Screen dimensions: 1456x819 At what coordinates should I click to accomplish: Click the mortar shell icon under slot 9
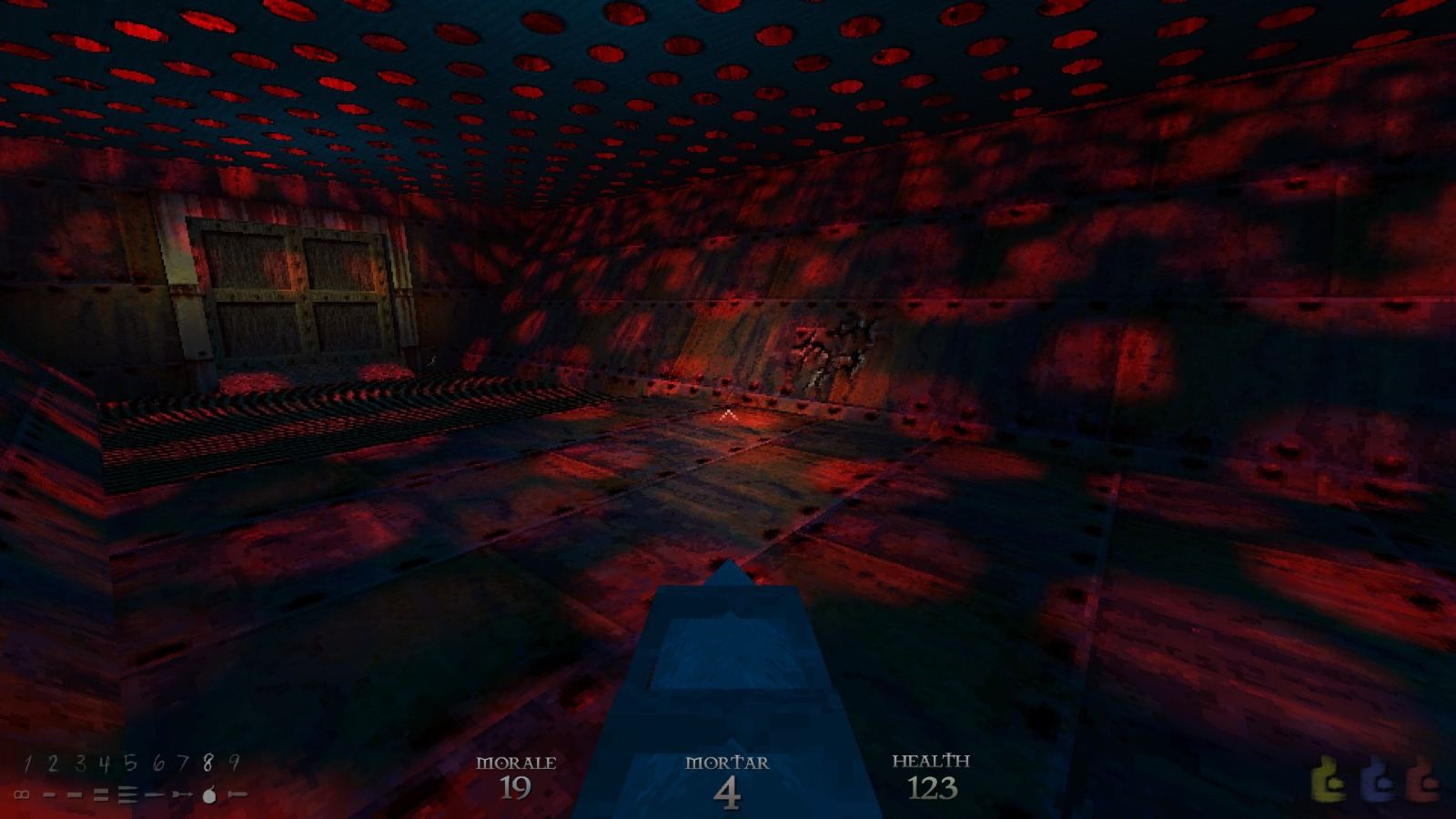[x=238, y=794]
